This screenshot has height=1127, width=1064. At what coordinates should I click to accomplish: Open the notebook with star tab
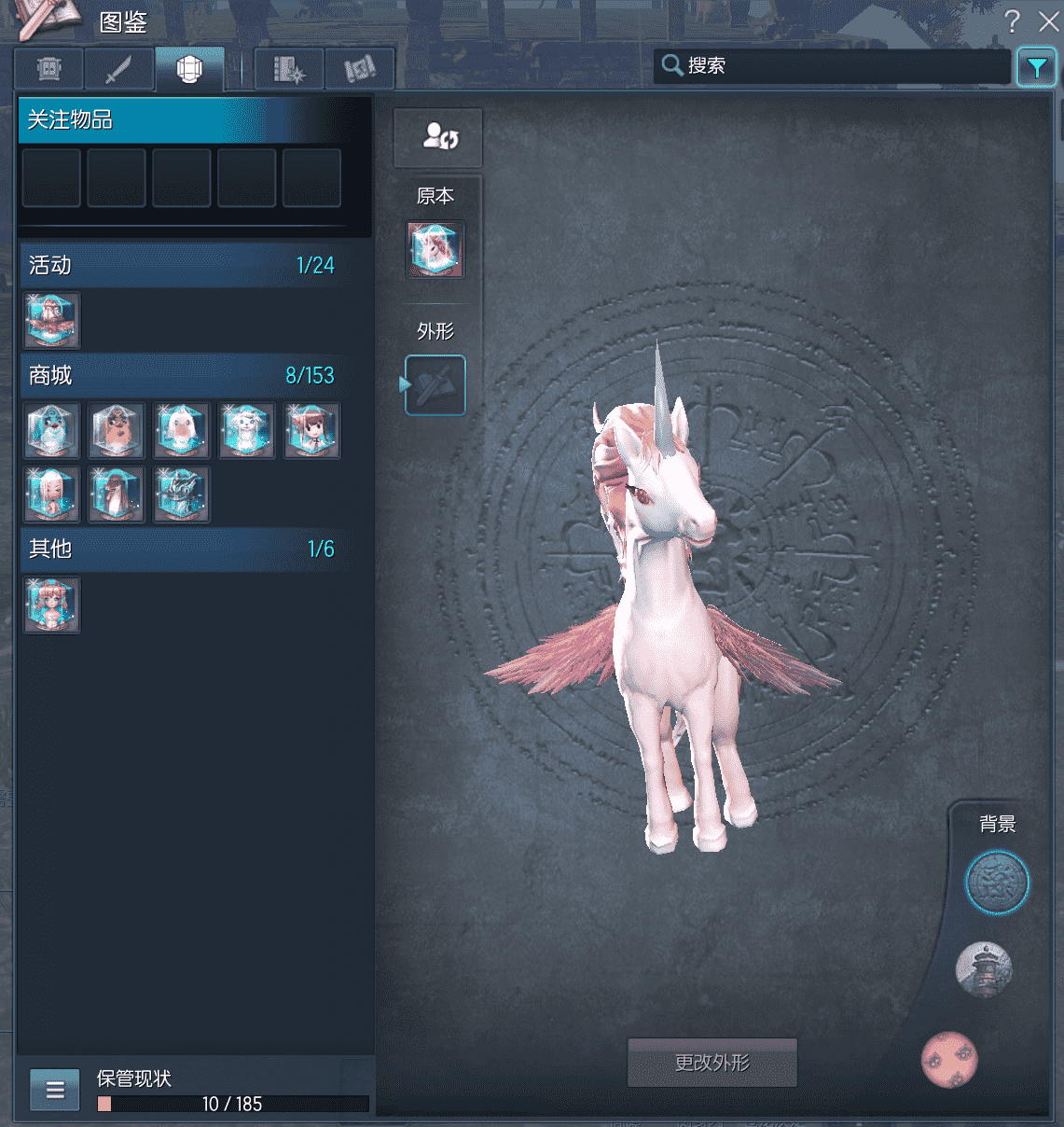coord(289,69)
